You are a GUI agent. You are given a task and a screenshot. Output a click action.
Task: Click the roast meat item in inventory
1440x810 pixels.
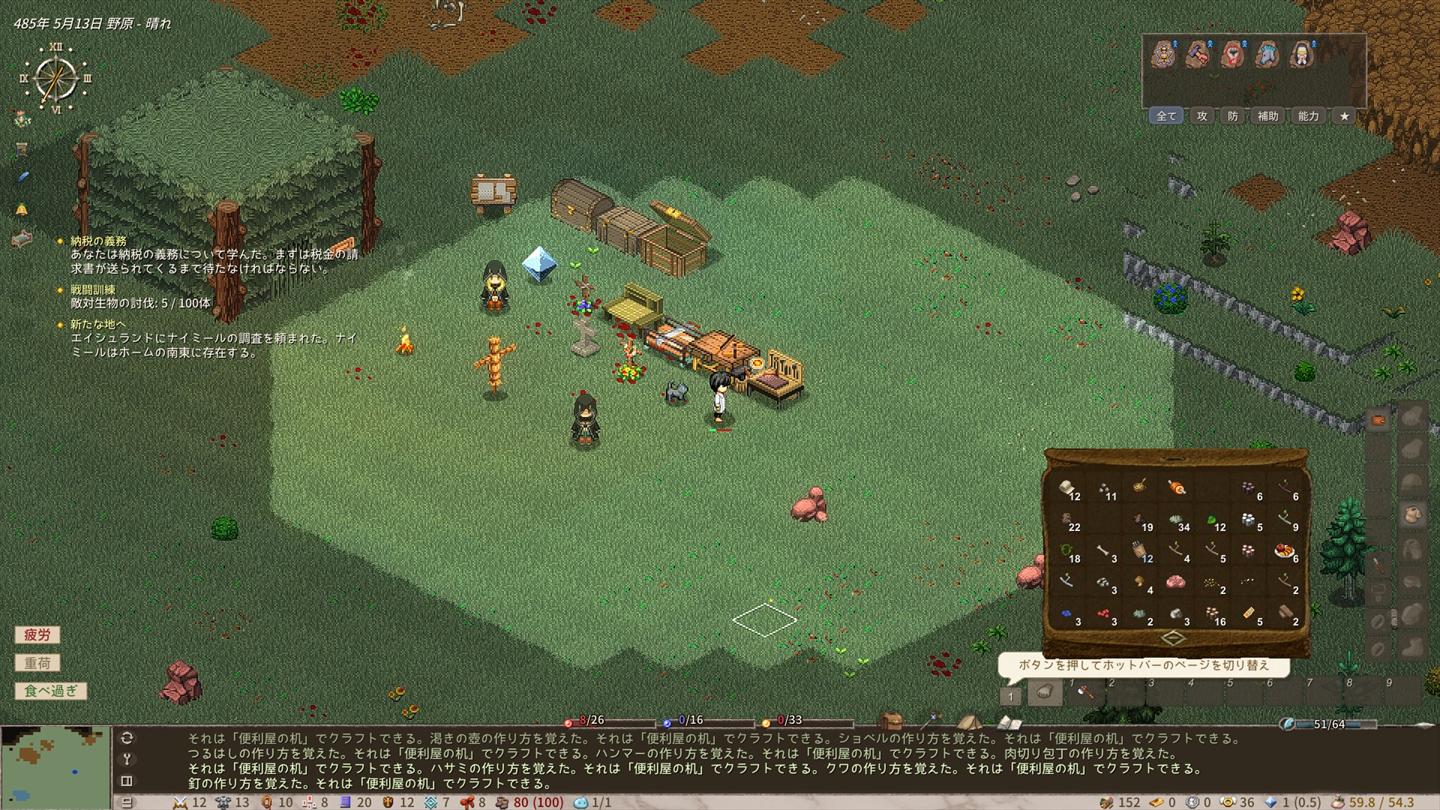pyautogui.click(x=1176, y=488)
